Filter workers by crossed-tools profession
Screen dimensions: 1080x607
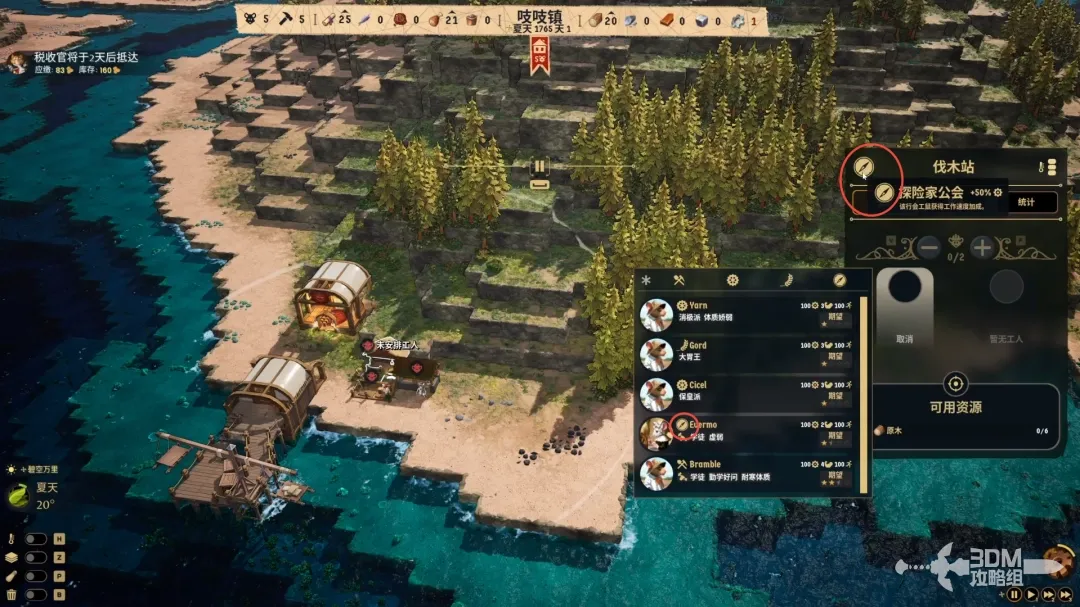[678, 280]
